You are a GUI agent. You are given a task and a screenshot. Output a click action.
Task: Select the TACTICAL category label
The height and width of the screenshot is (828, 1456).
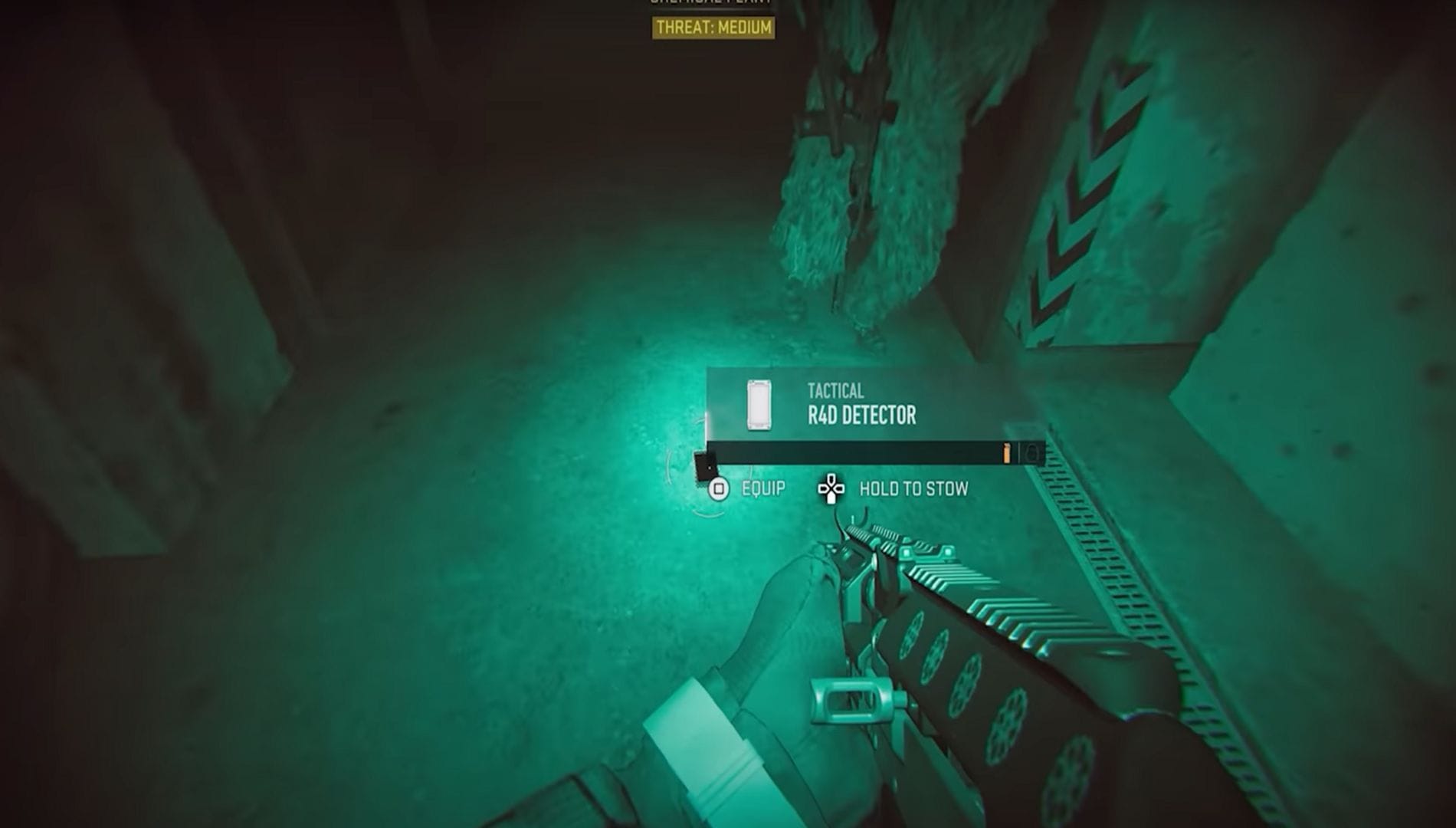pyautogui.click(x=835, y=389)
